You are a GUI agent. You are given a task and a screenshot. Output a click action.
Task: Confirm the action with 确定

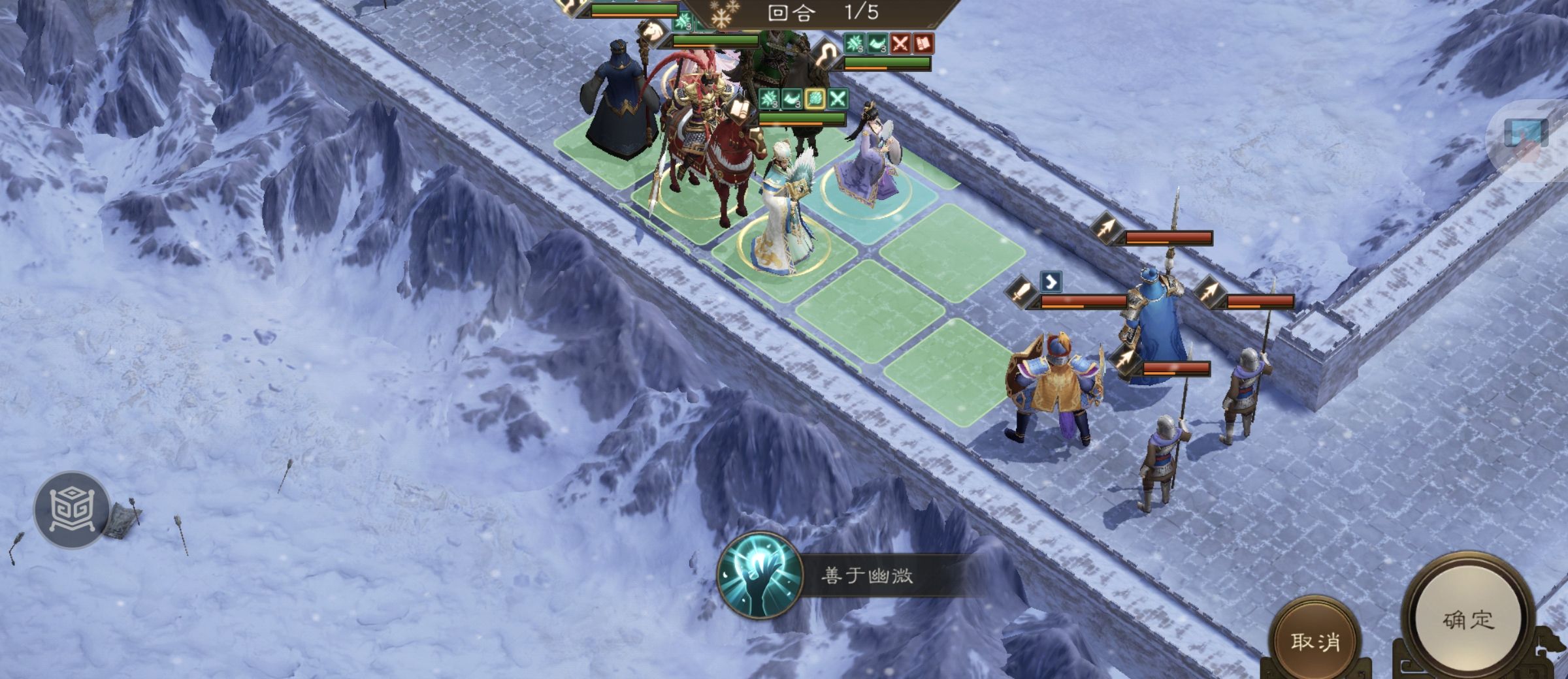click(x=1467, y=619)
